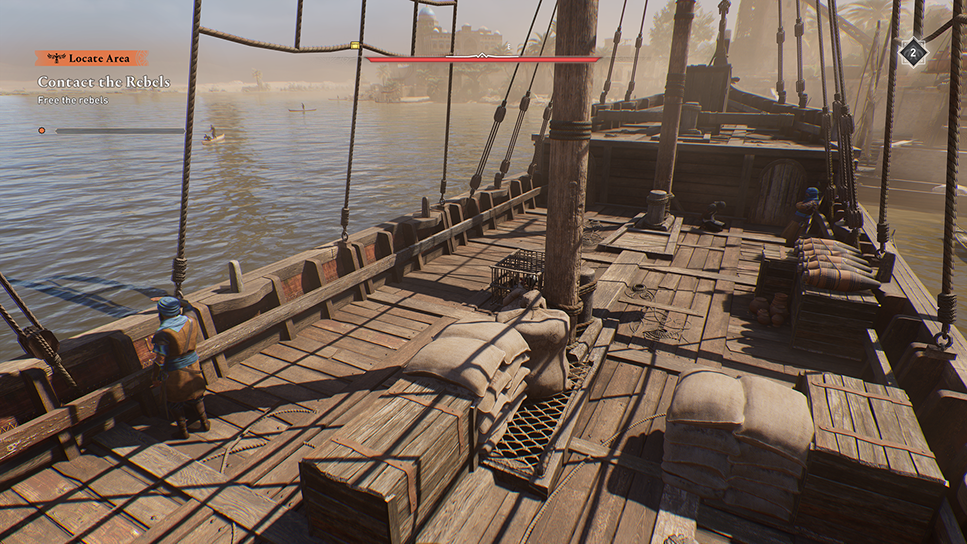Image resolution: width=967 pixels, height=544 pixels.
Task: Click the yellow marker beside the compass
Action: (x=355, y=45)
